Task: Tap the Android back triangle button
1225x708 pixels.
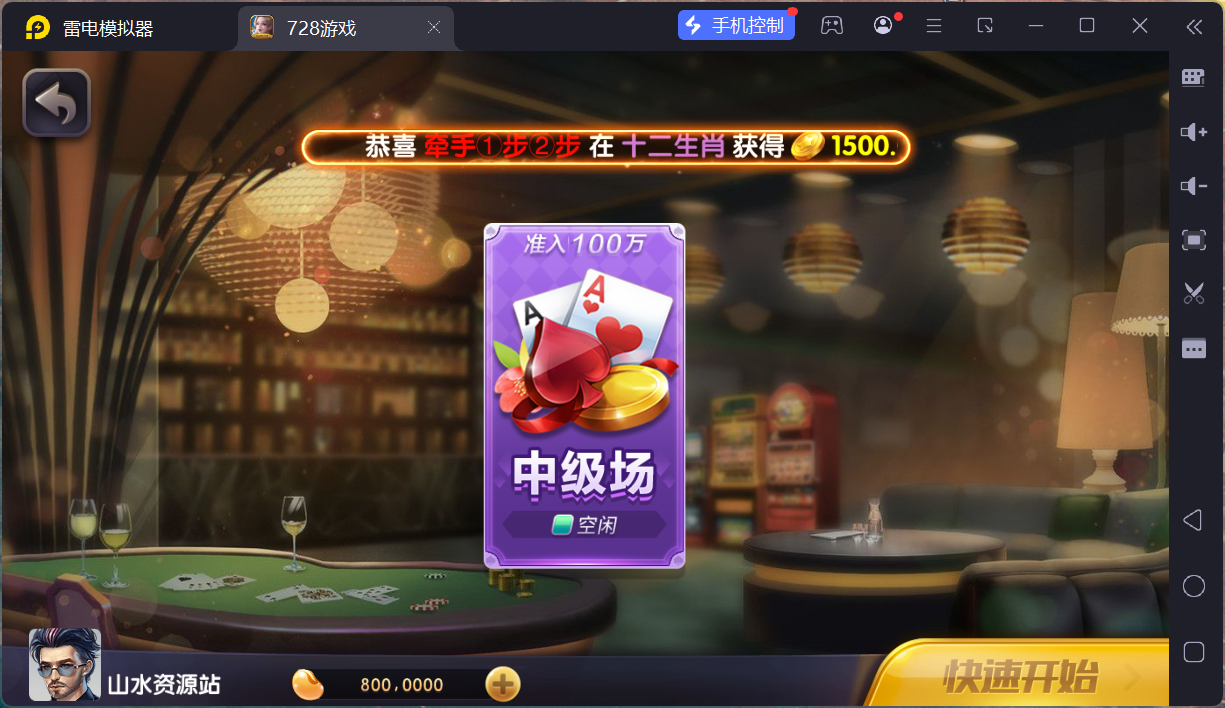Action: pyautogui.click(x=1193, y=520)
